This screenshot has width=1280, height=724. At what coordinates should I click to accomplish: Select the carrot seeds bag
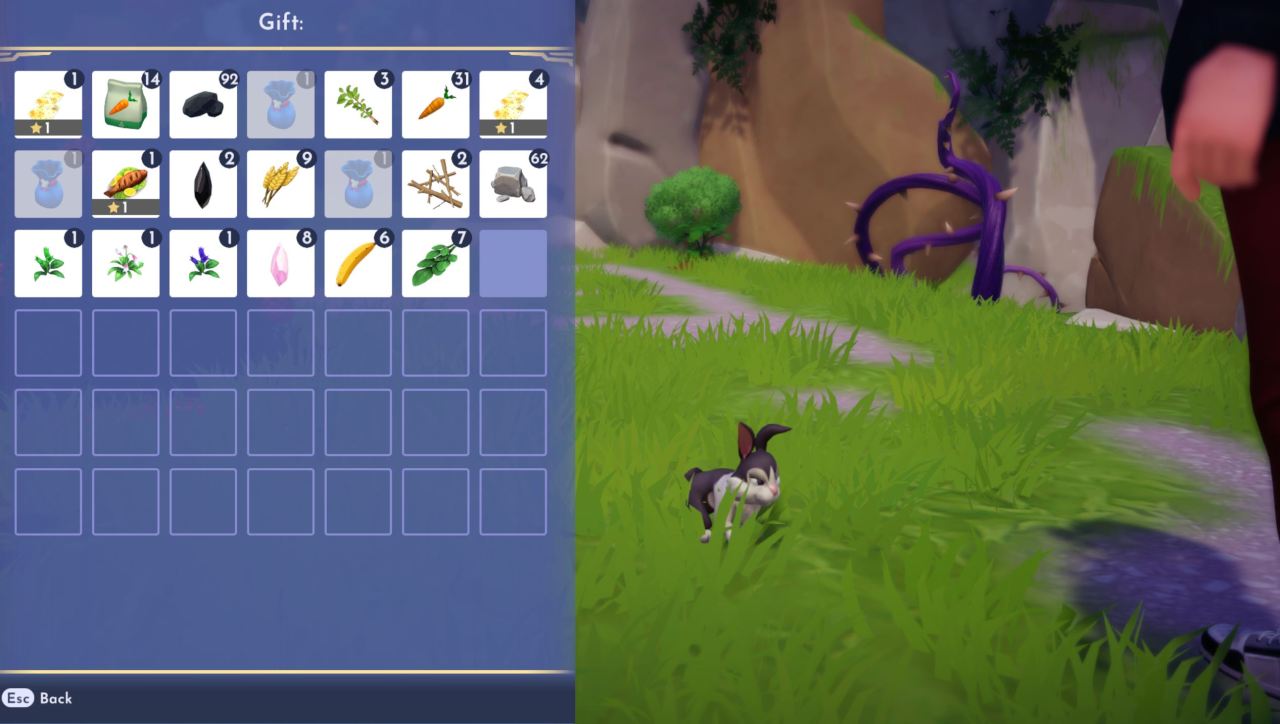click(126, 103)
